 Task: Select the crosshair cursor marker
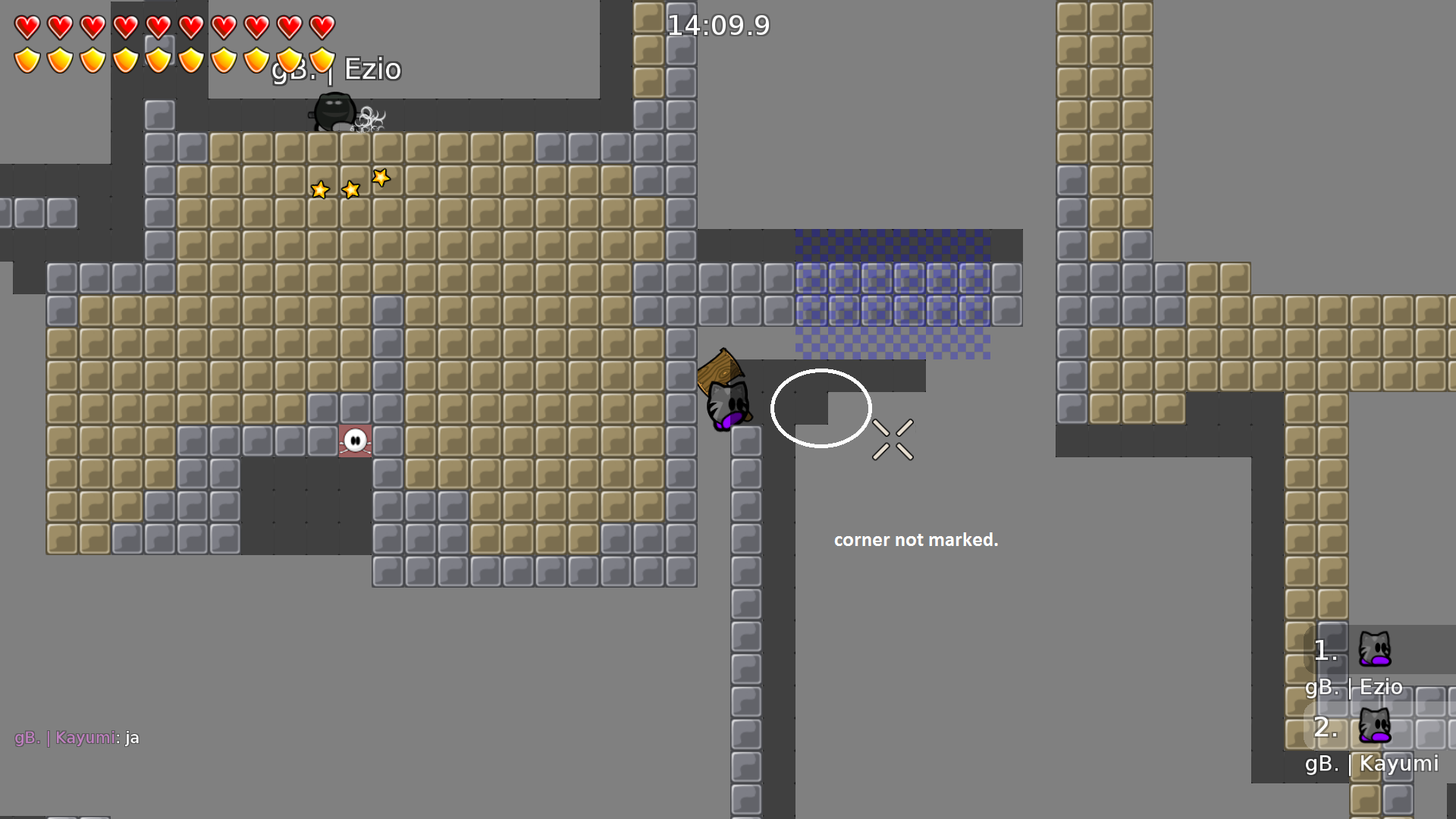click(892, 440)
